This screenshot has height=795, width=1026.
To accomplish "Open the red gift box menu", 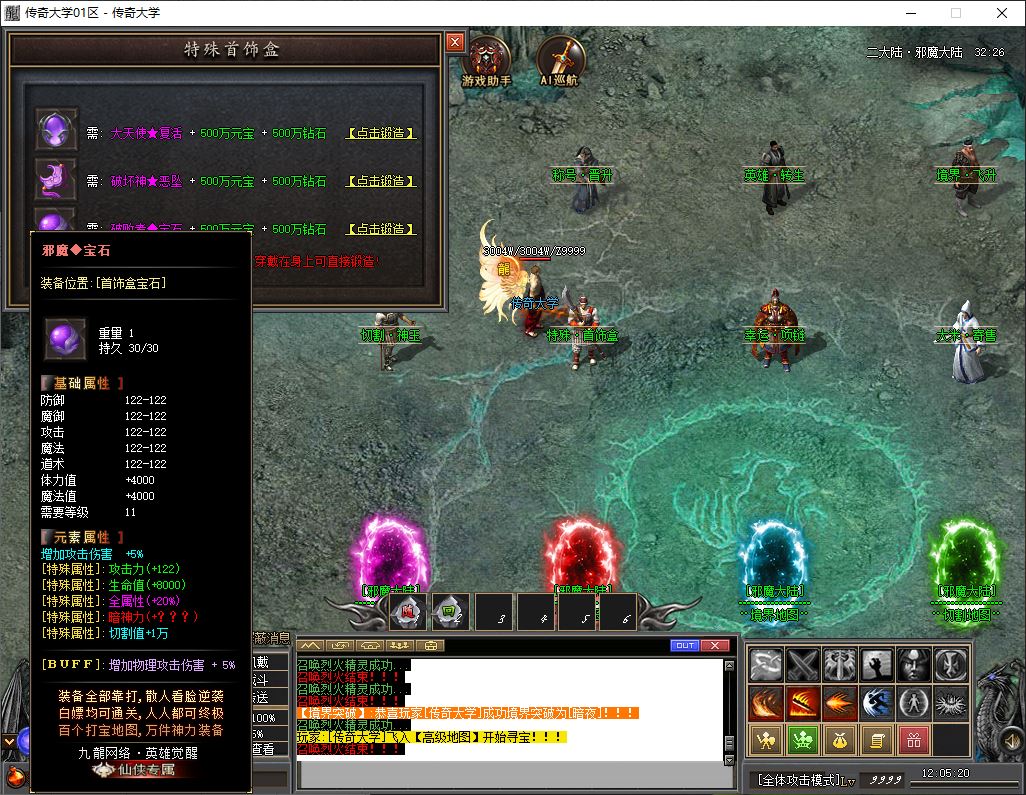I will [x=913, y=740].
